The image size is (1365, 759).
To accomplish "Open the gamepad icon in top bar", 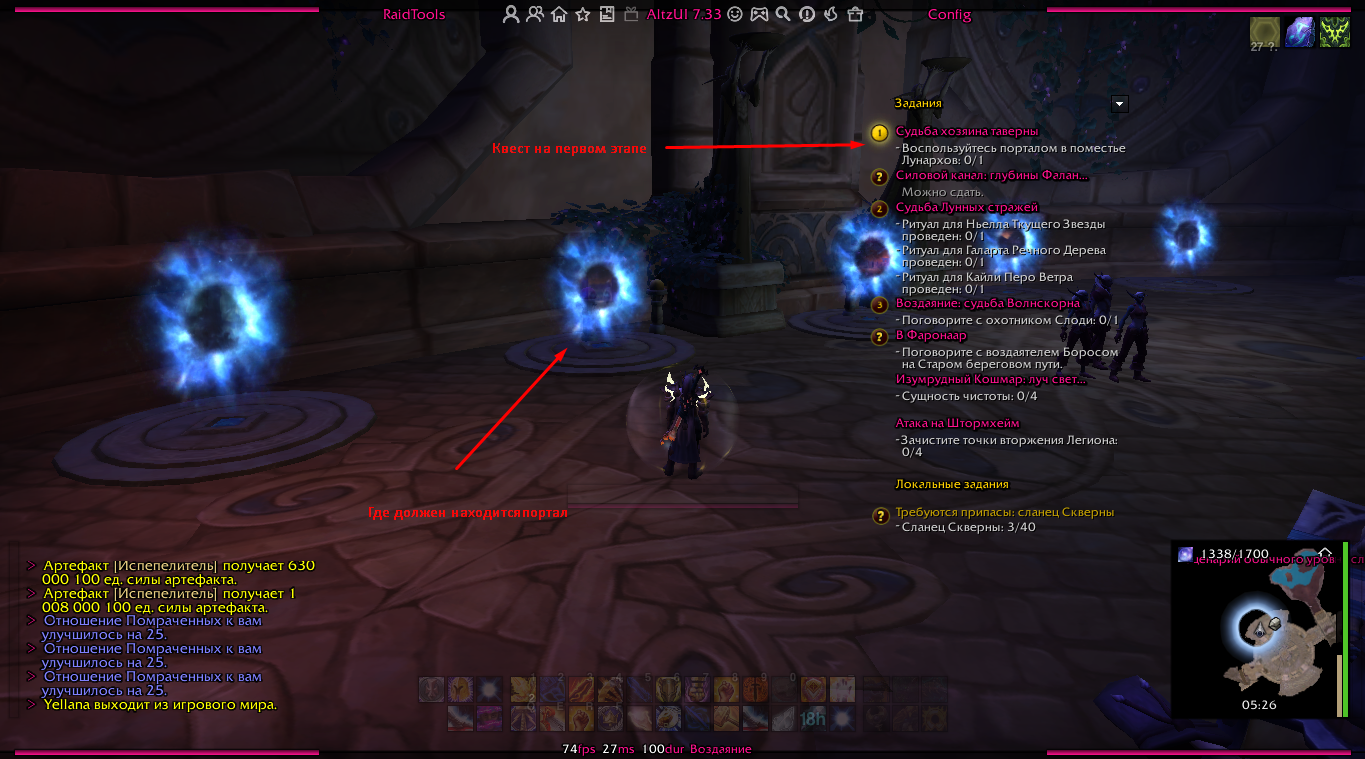I will (x=759, y=15).
